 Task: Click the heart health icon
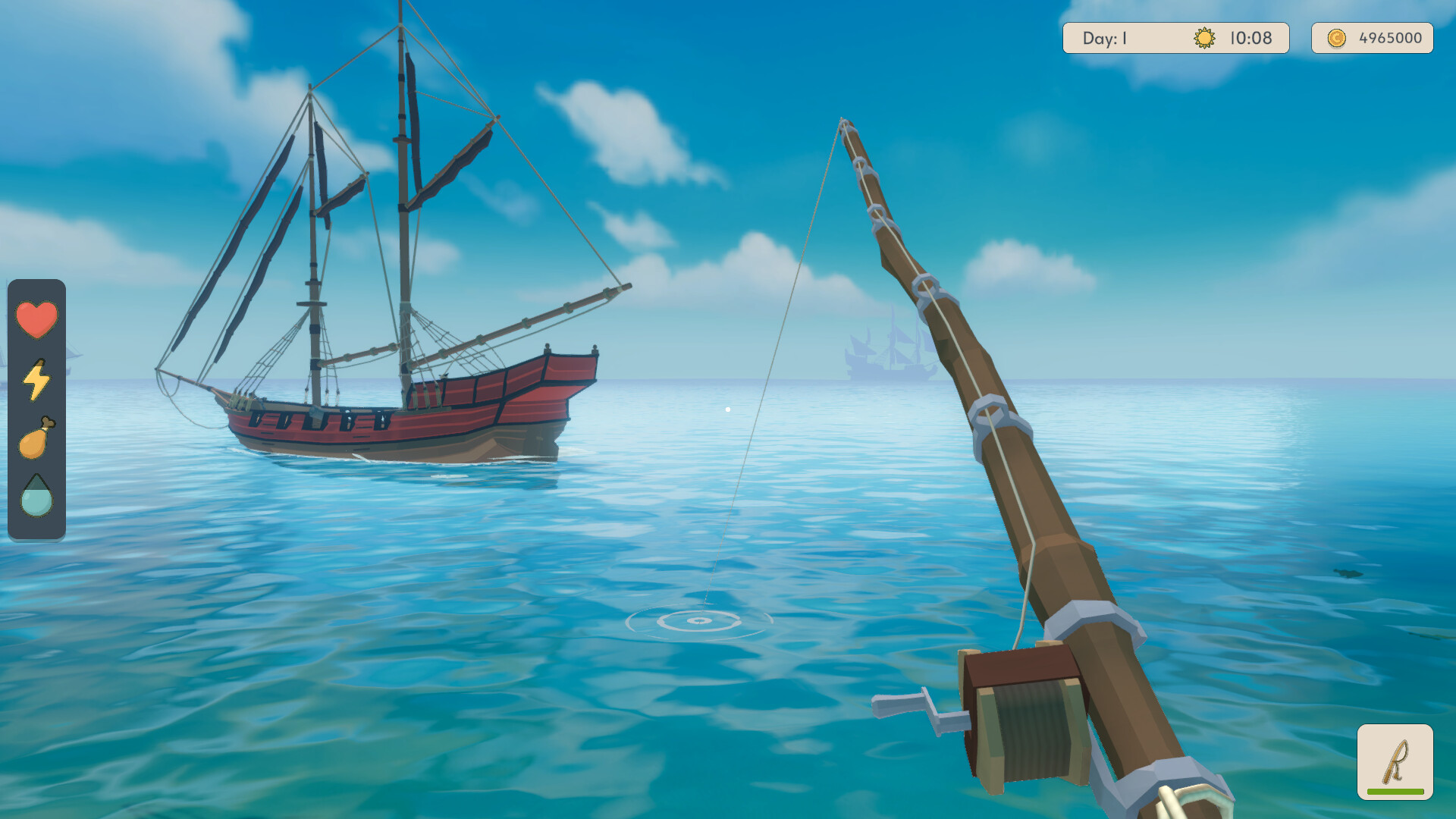(36, 318)
